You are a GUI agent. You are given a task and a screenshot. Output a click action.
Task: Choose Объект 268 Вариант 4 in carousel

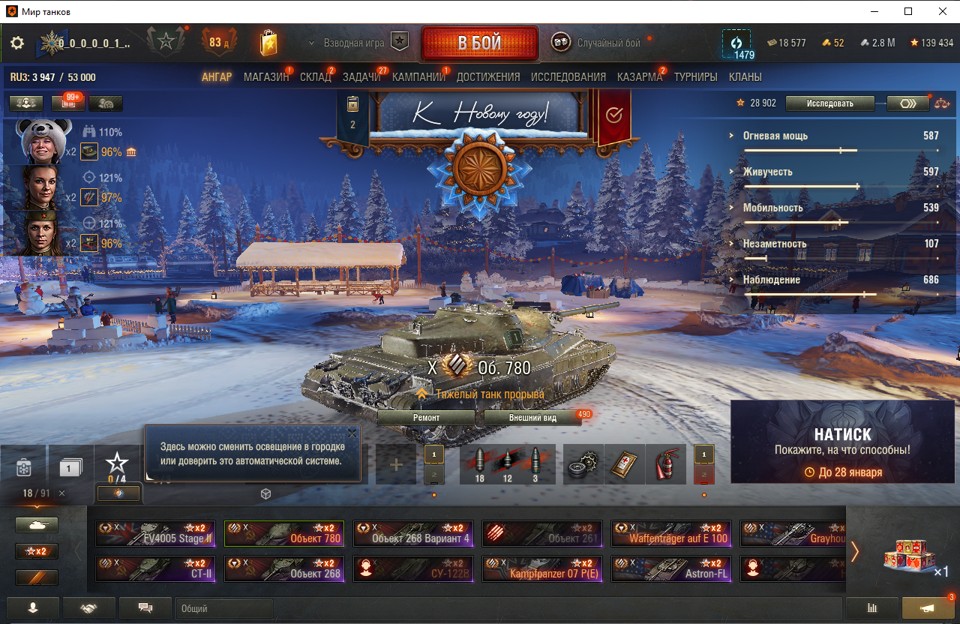pyautogui.click(x=413, y=534)
